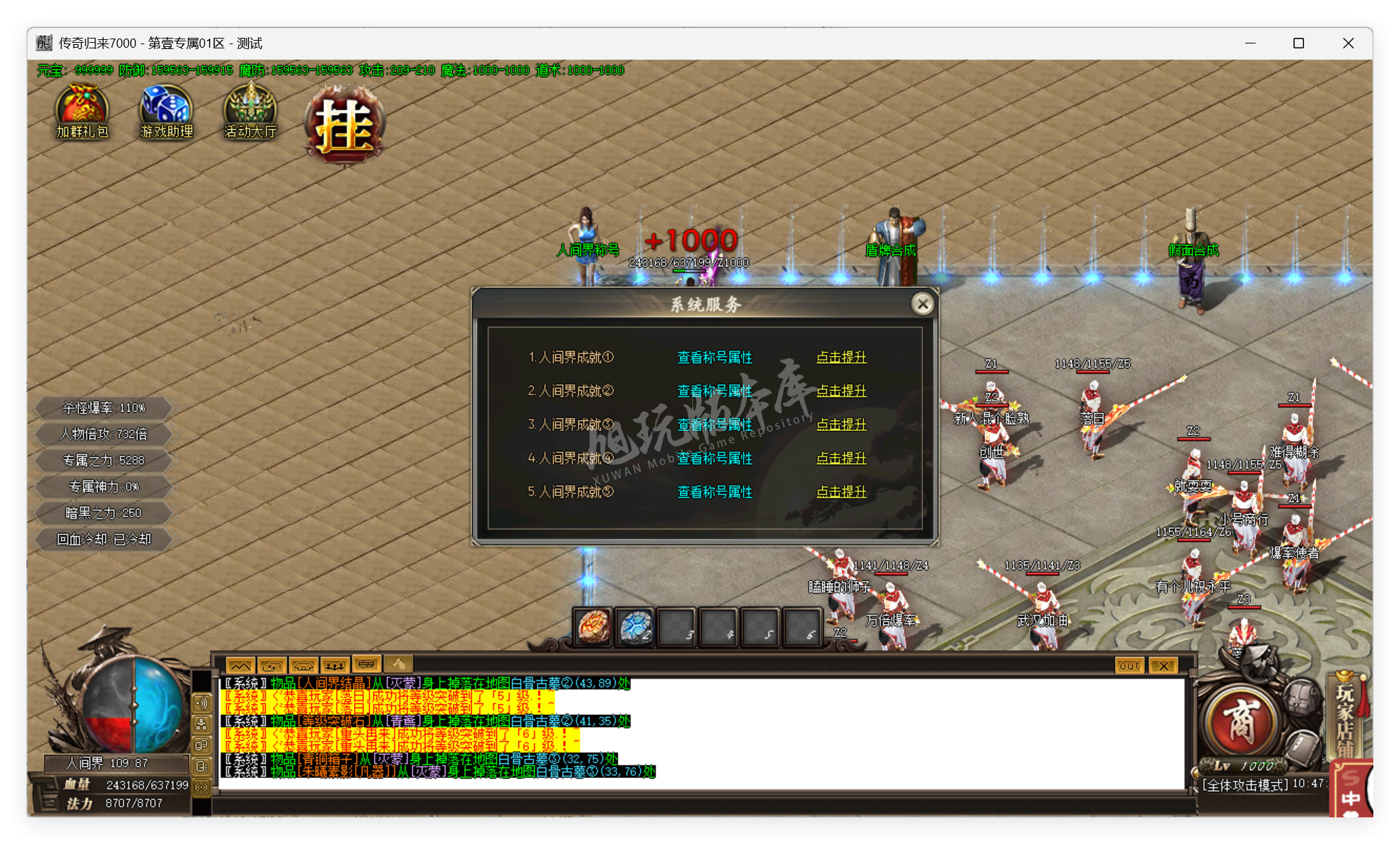Open 查看称号属性 for 人间界成就①
The height and width of the screenshot is (844, 1400).
click(x=713, y=358)
